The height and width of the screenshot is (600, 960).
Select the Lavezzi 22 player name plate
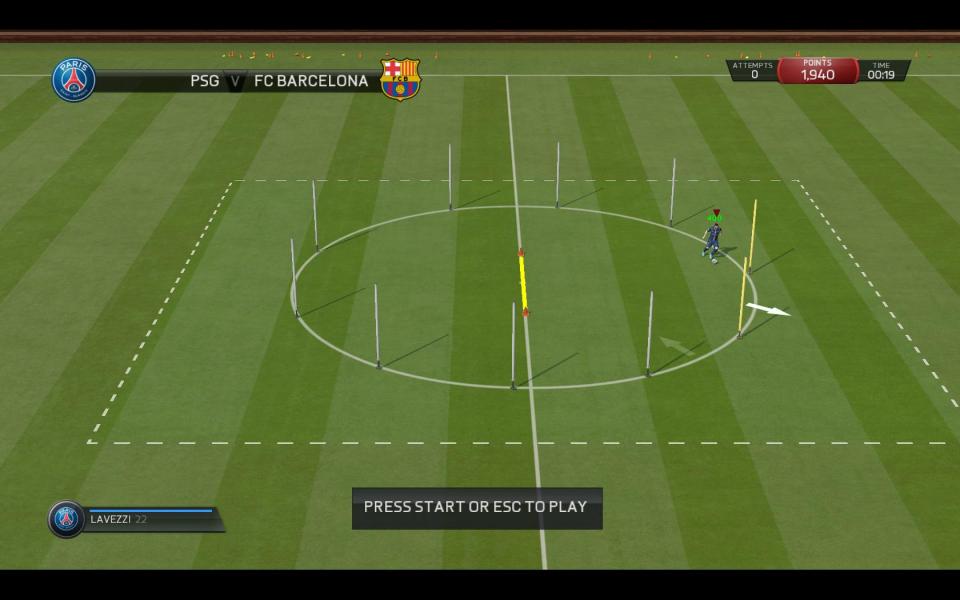point(150,519)
